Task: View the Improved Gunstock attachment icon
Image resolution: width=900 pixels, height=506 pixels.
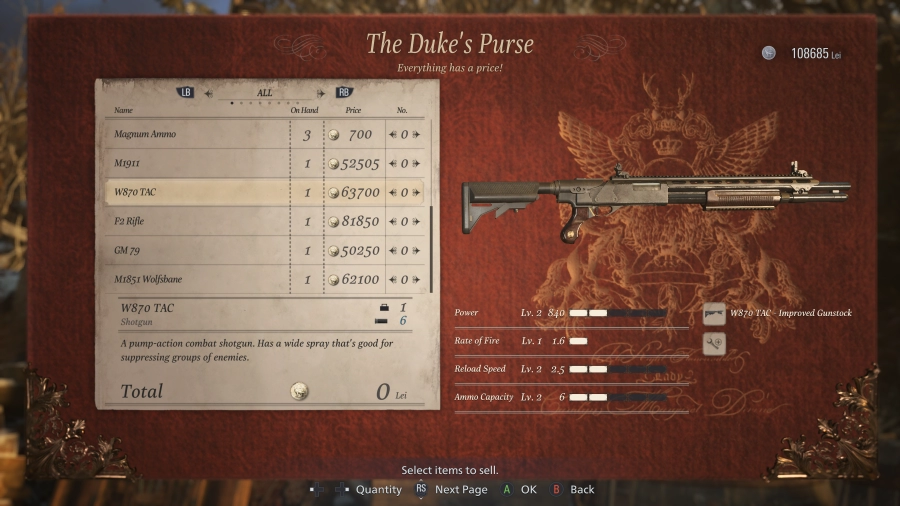Action: 714,314
